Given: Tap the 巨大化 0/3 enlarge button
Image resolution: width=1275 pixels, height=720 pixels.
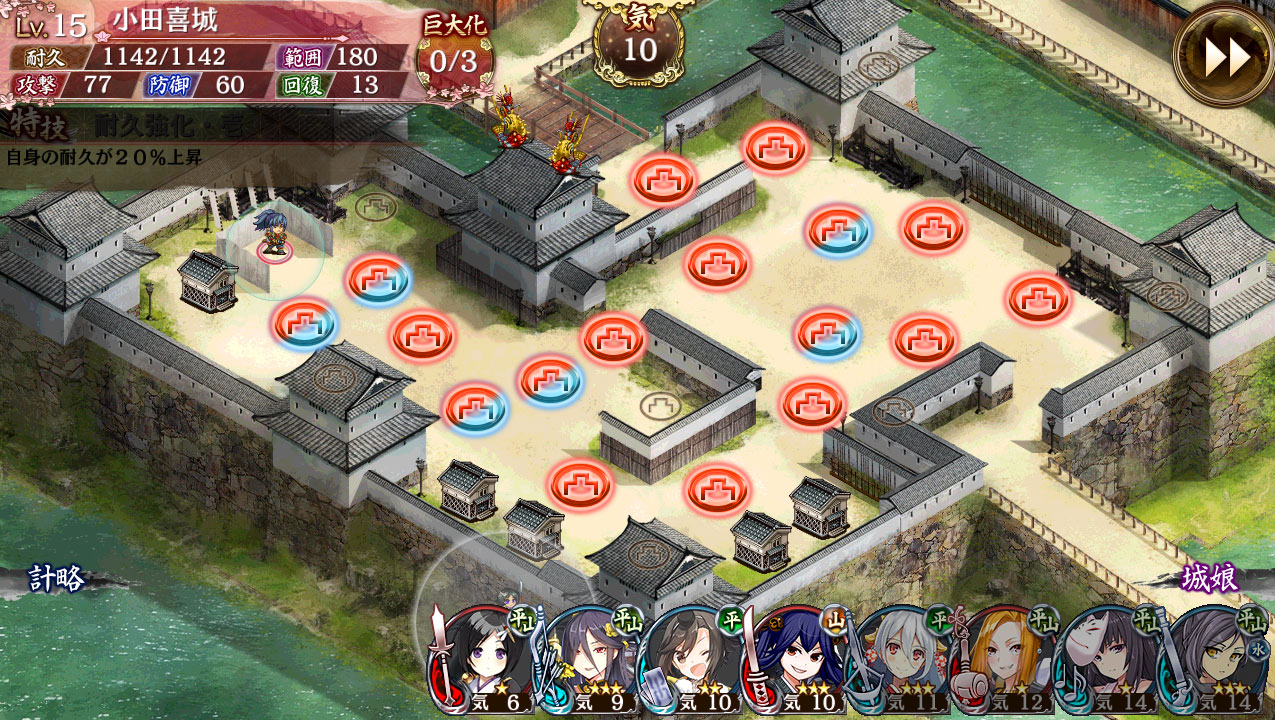Looking at the screenshot, I should pos(453,52).
